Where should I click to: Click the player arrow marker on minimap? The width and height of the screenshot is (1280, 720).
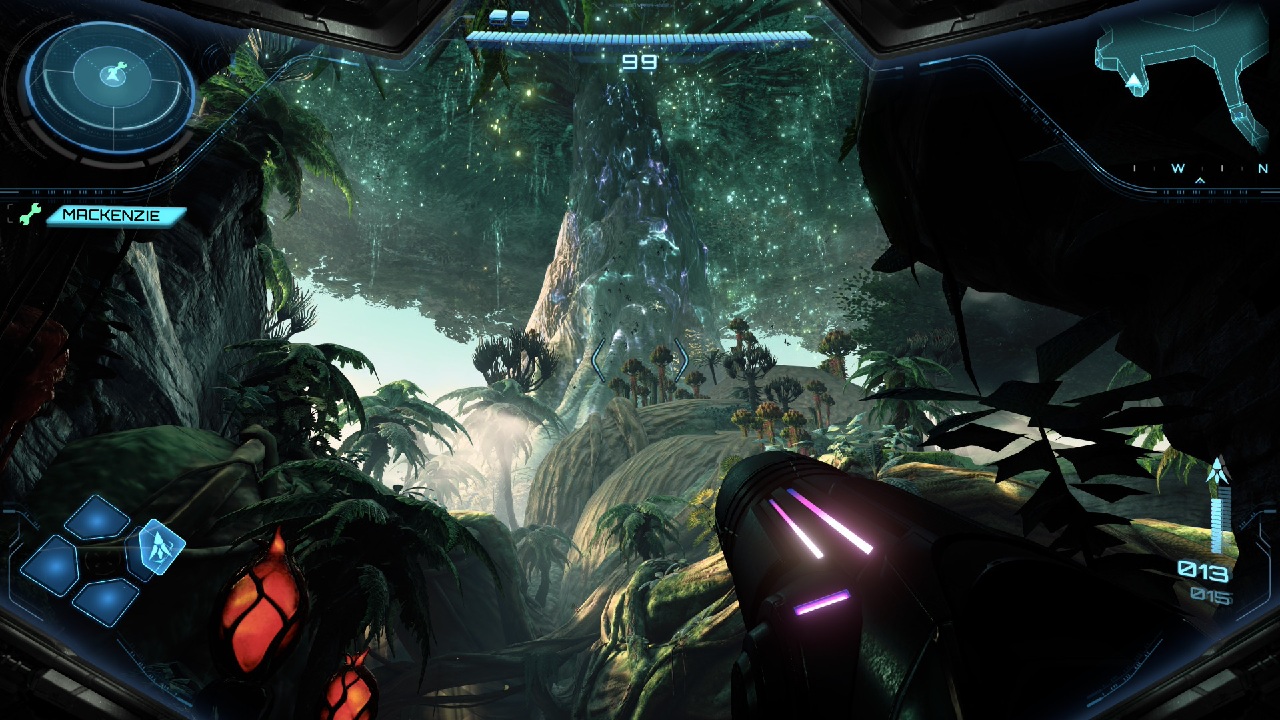pyautogui.click(x=1135, y=81)
